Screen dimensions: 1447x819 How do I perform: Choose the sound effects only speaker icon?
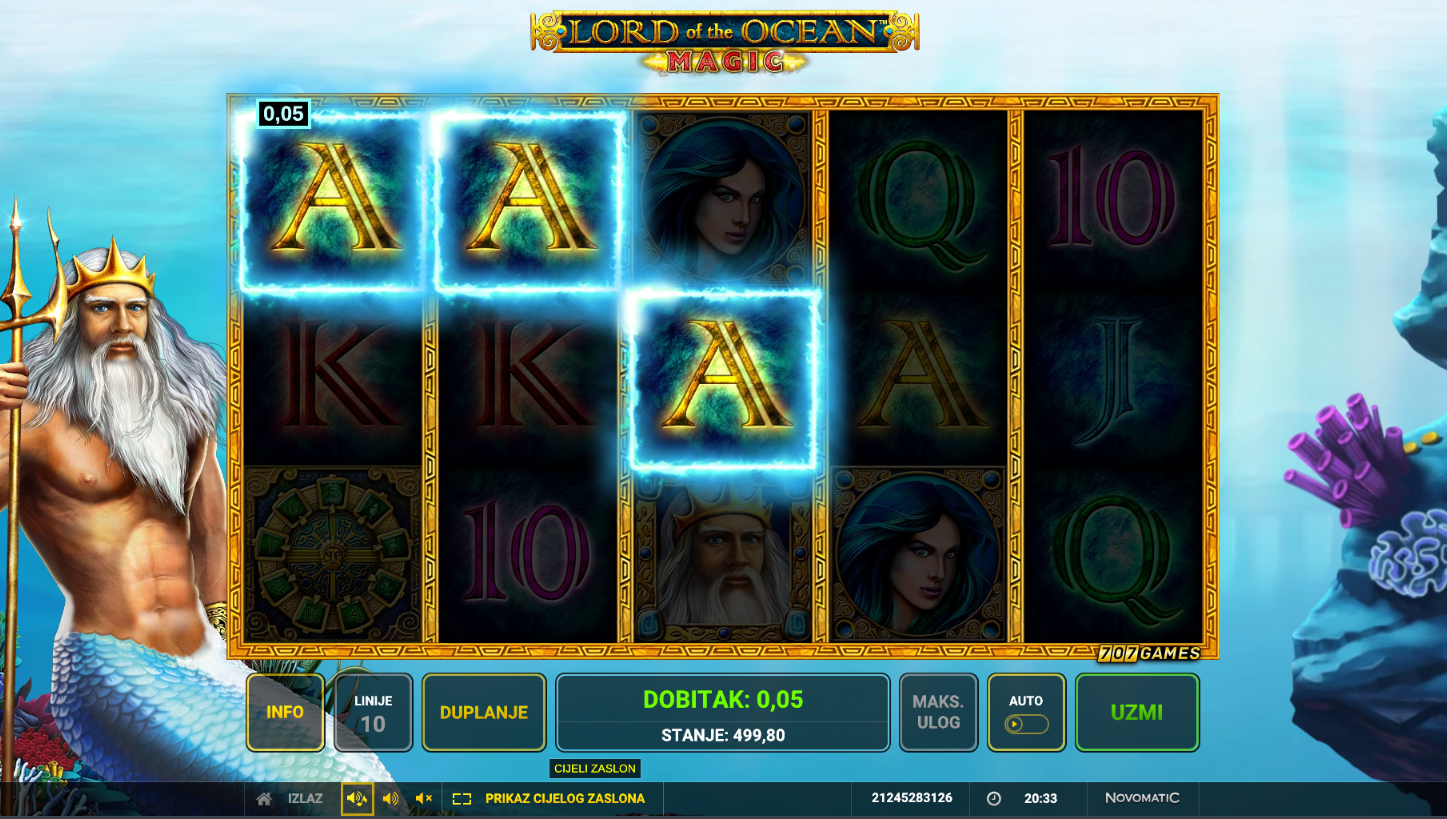[x=391, y=799]
